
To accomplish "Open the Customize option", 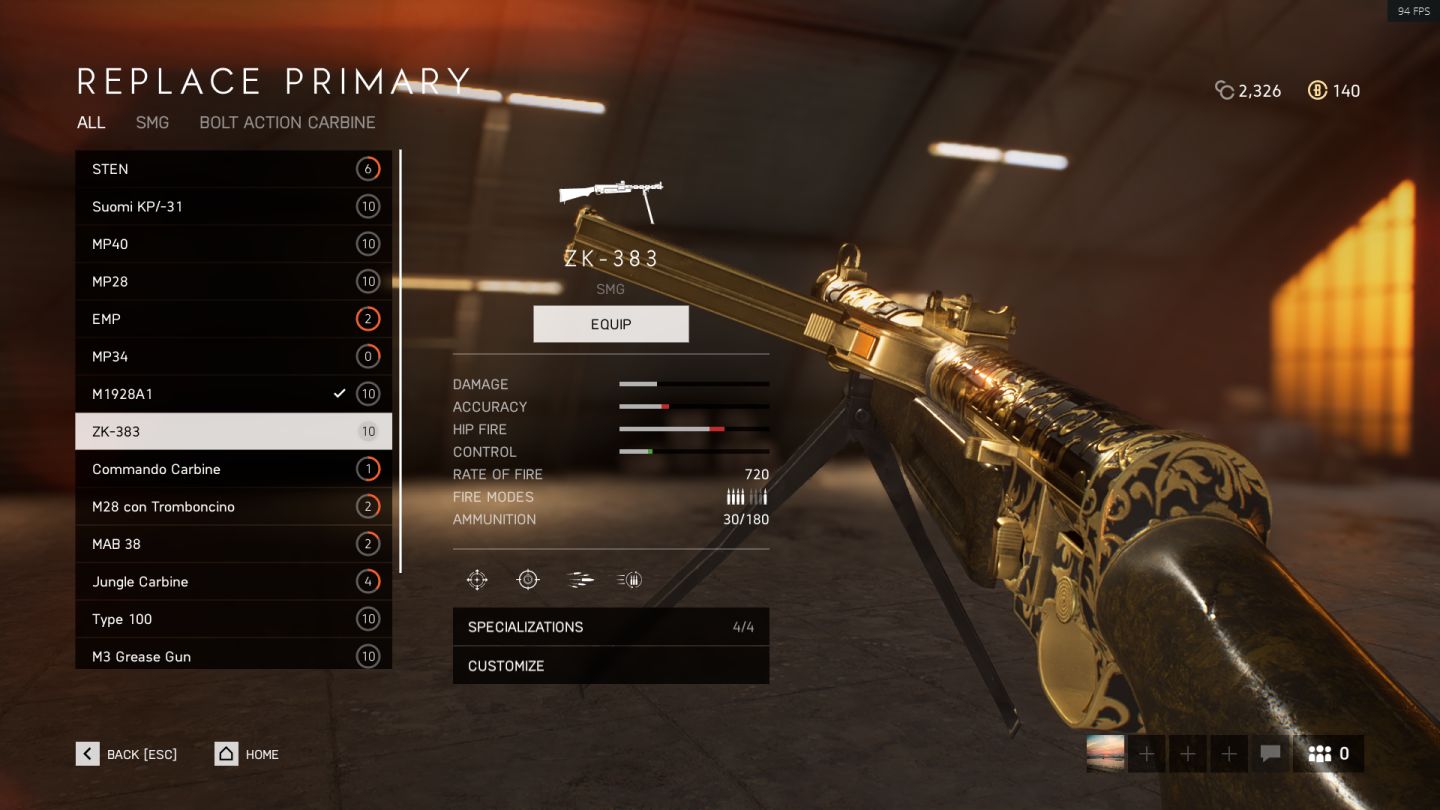I will pos(610,666).
